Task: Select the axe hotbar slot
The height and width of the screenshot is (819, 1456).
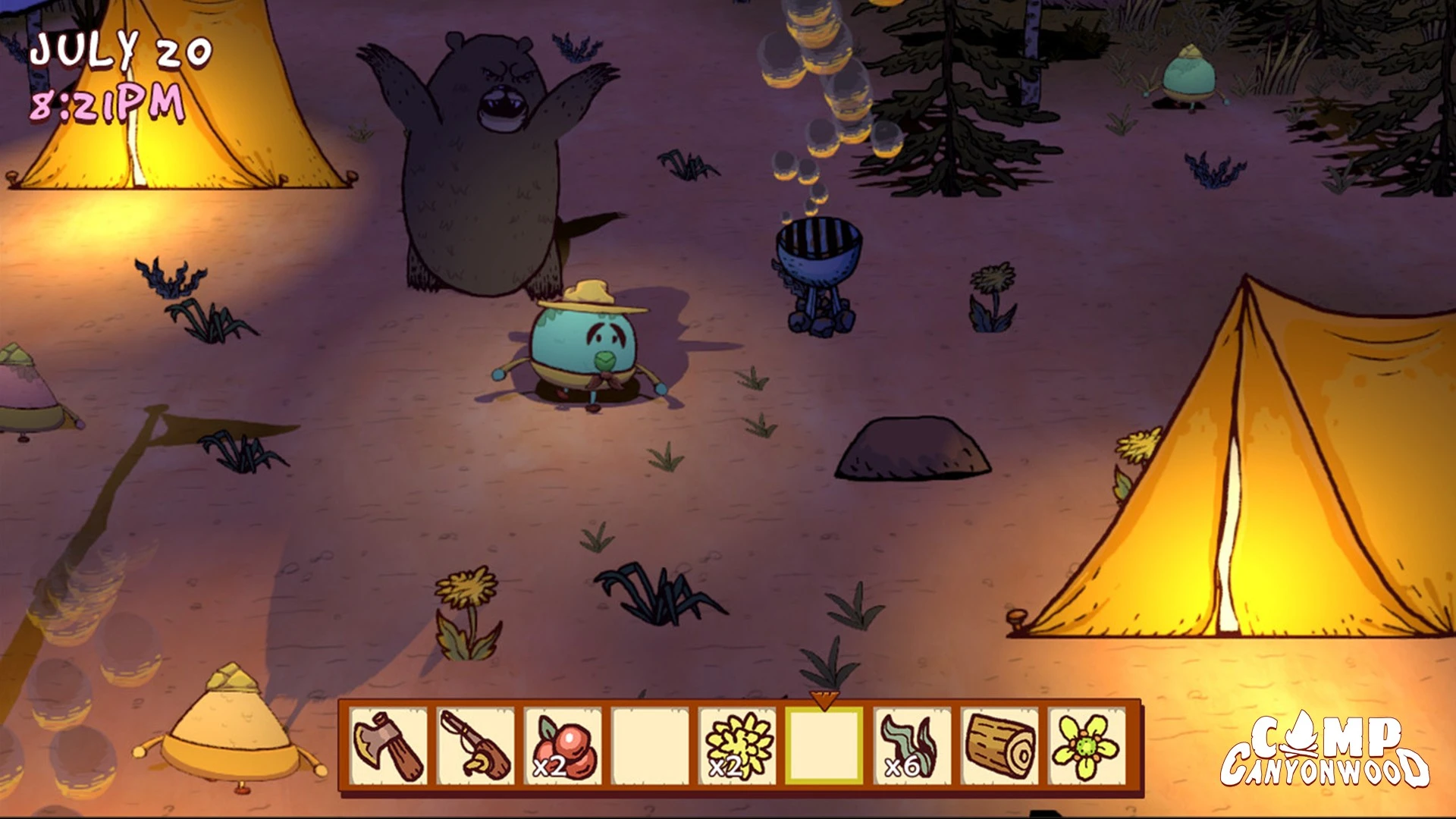Action: click(x=389, y=746)
